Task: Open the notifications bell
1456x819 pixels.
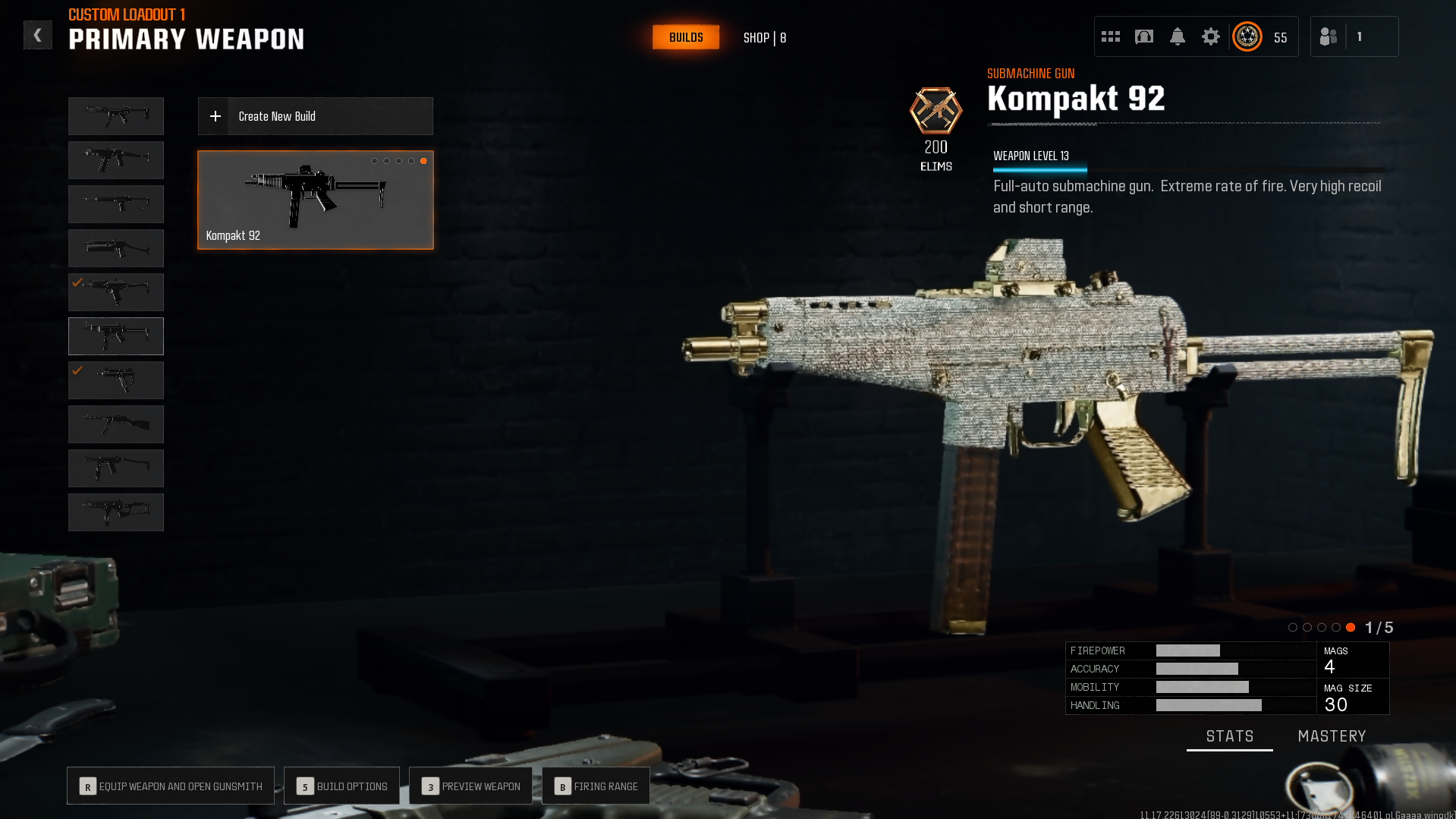Action: [1178, 36]
